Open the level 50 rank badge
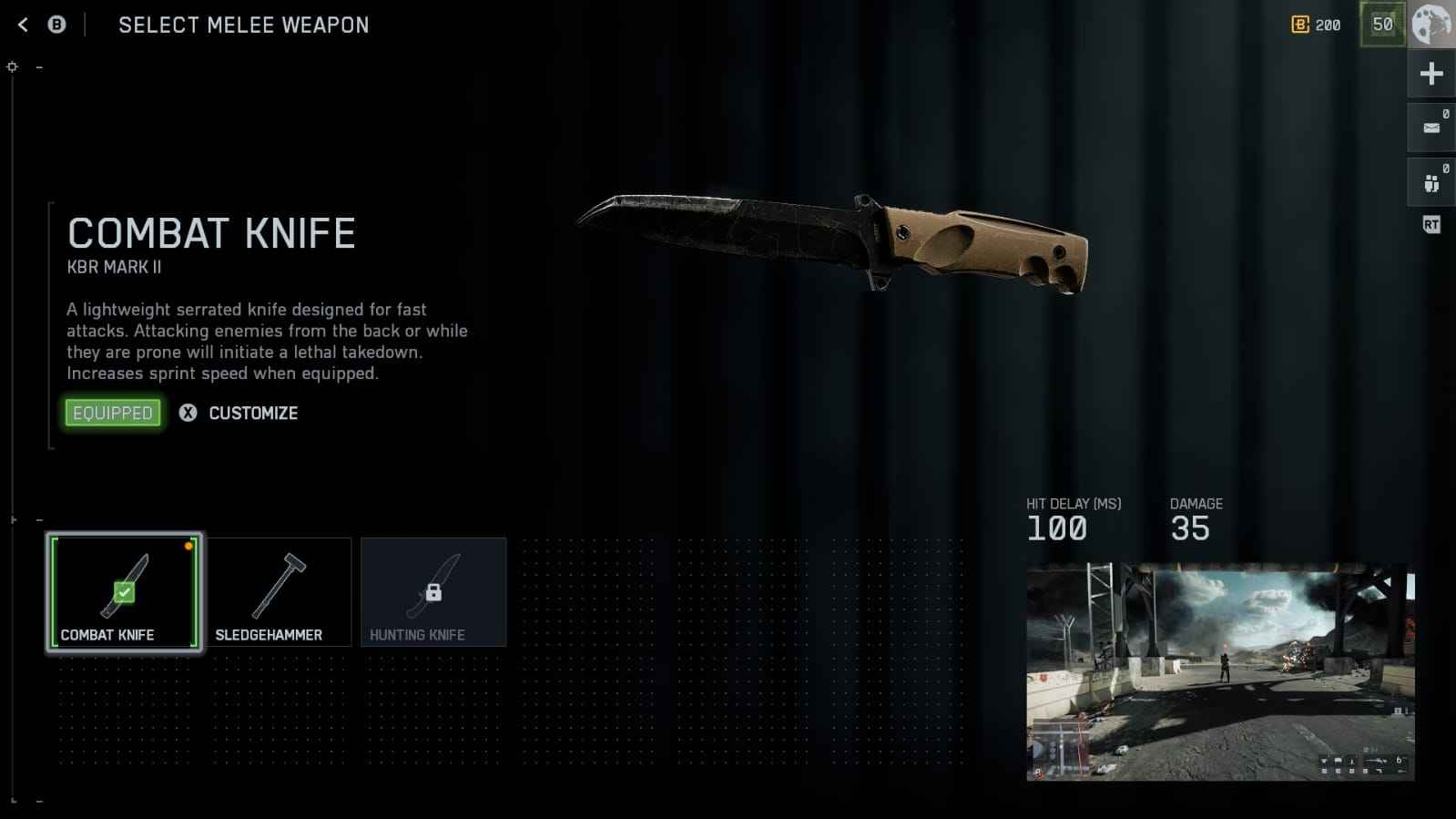The height and width of the screenshot is (819, 1456). click(x=1382, y=25)
